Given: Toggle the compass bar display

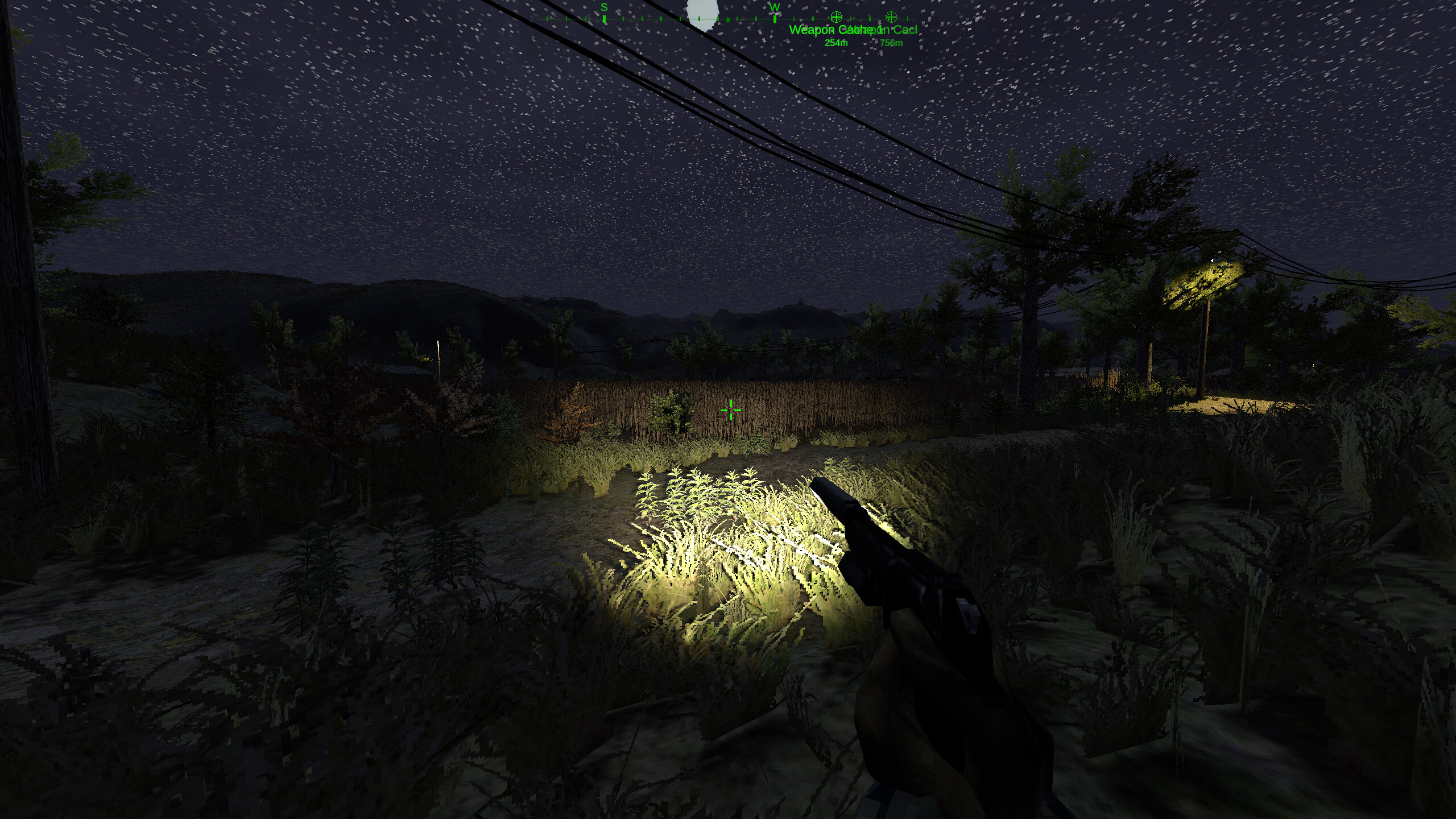Looking at the screenshot, I should tap(728, 19).
